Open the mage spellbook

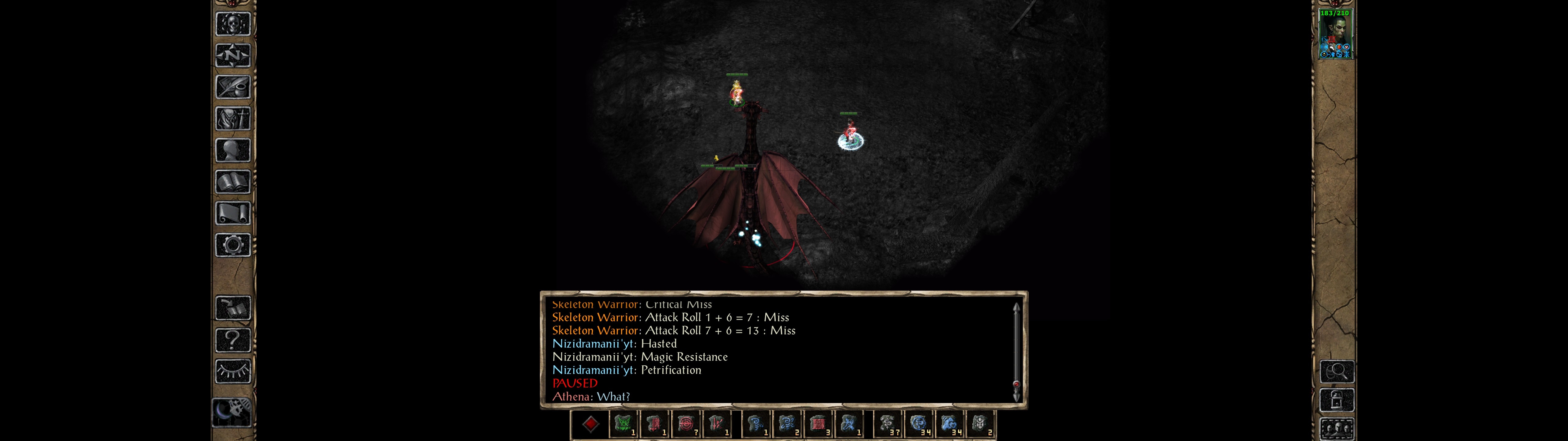pos(232,182)
